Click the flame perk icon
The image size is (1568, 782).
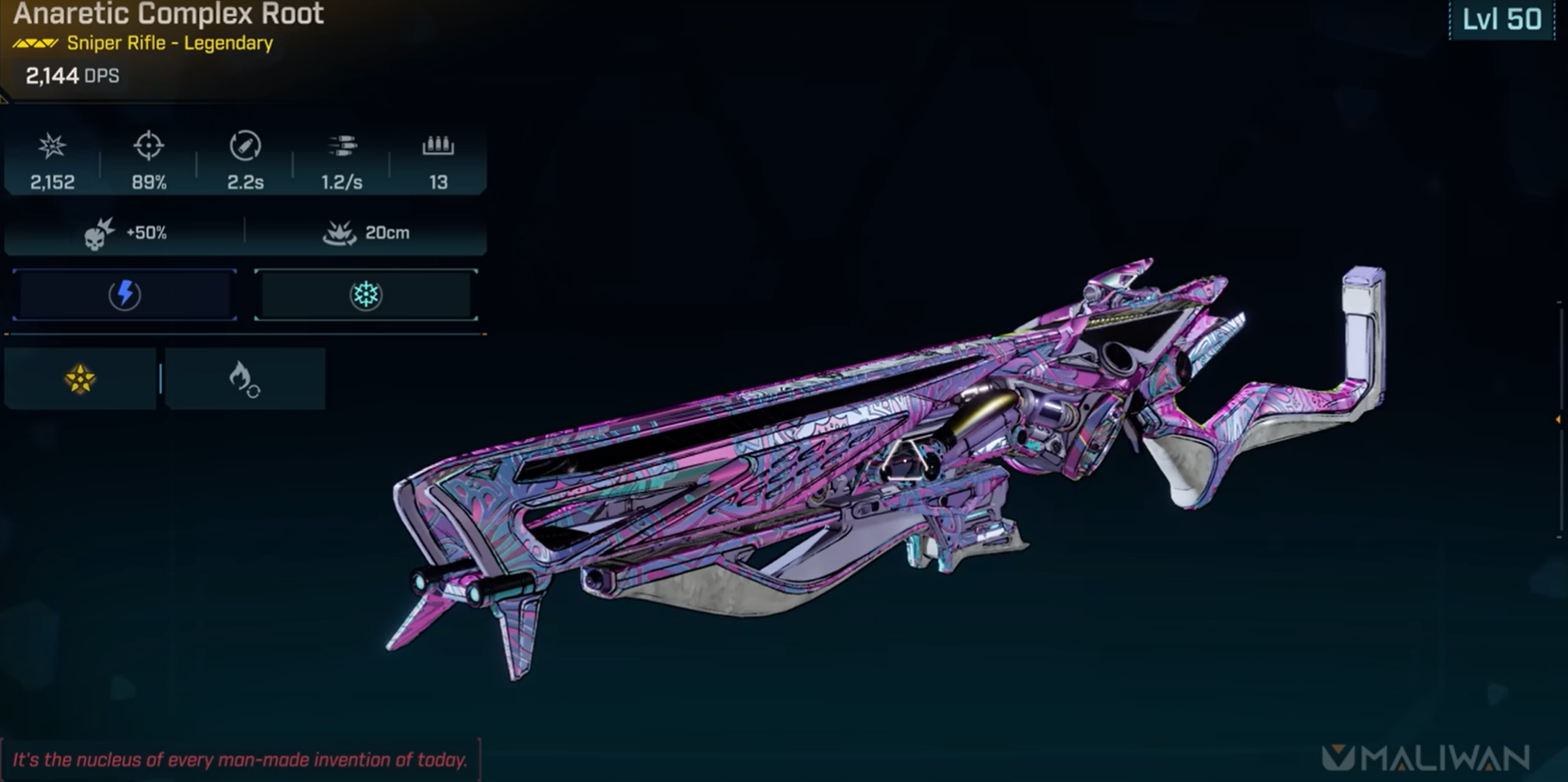(x=244, y=379)
